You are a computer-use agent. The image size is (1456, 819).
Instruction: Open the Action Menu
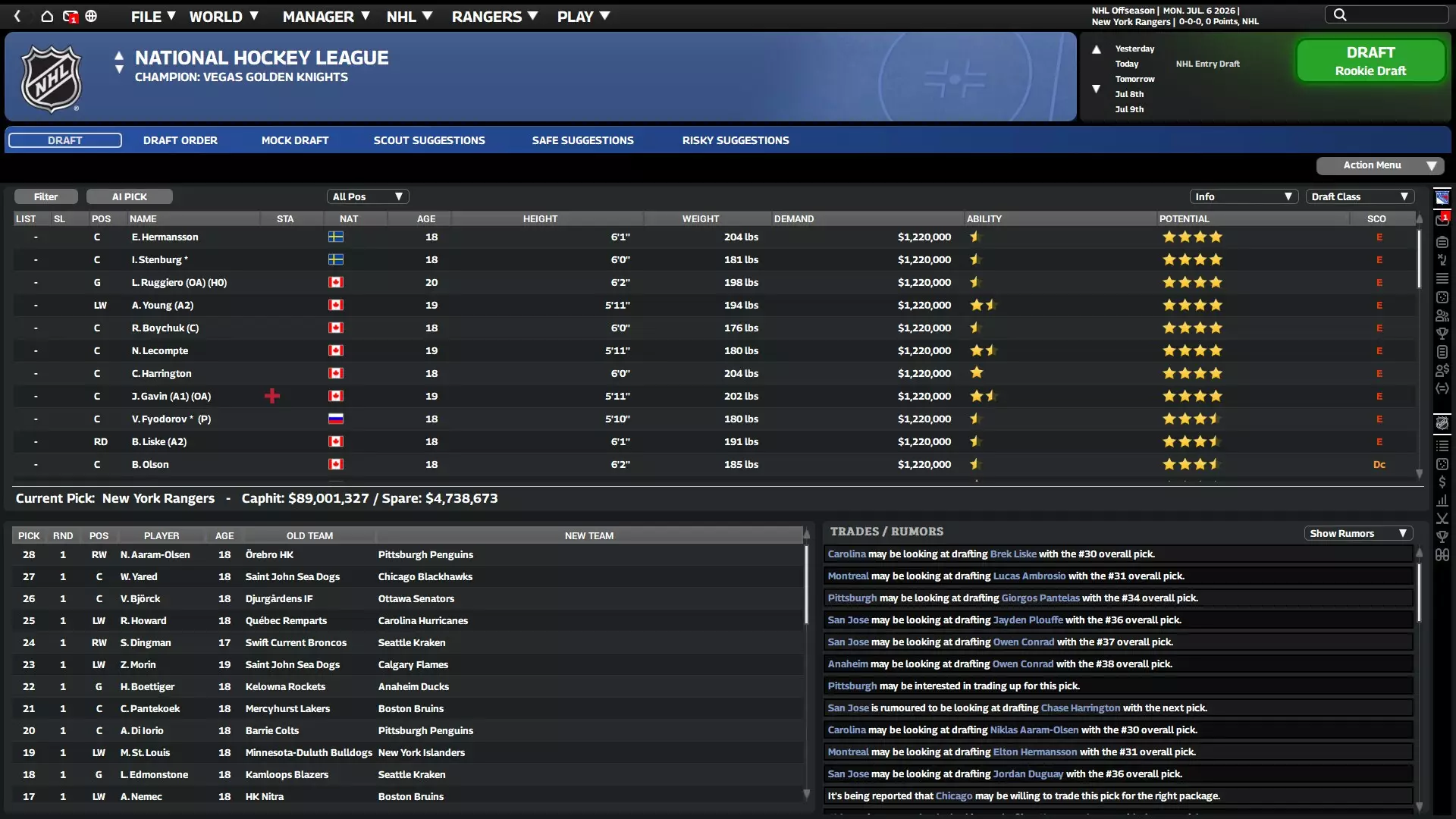coord(1379,165)
